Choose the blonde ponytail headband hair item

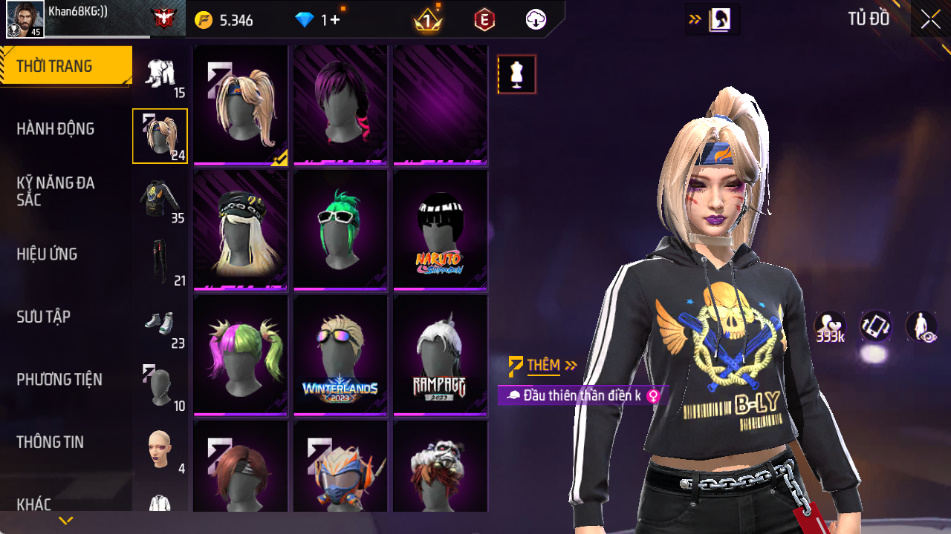(x=240, y=104)
